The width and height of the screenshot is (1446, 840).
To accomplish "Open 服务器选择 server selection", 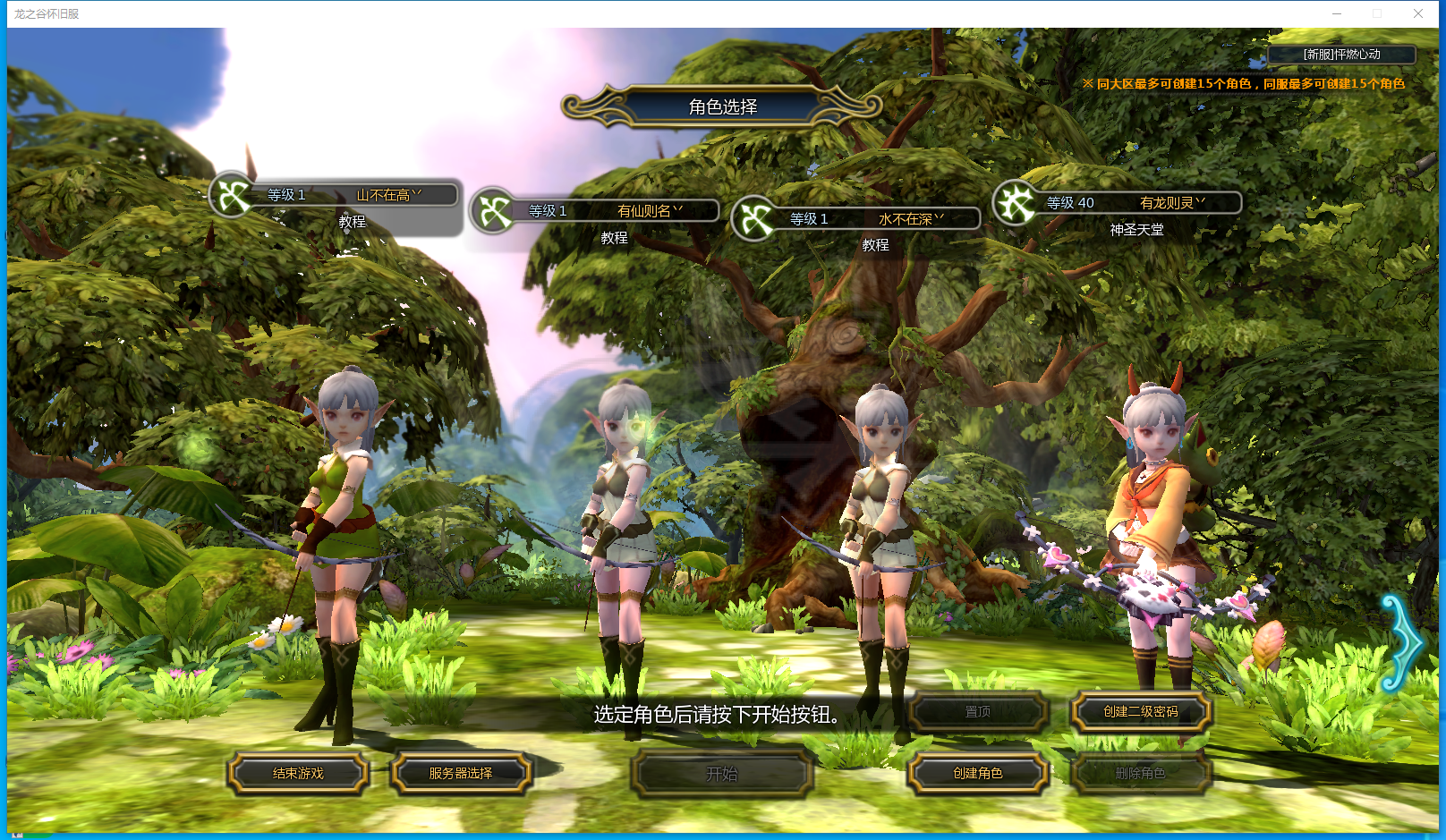I will point(461,774).
